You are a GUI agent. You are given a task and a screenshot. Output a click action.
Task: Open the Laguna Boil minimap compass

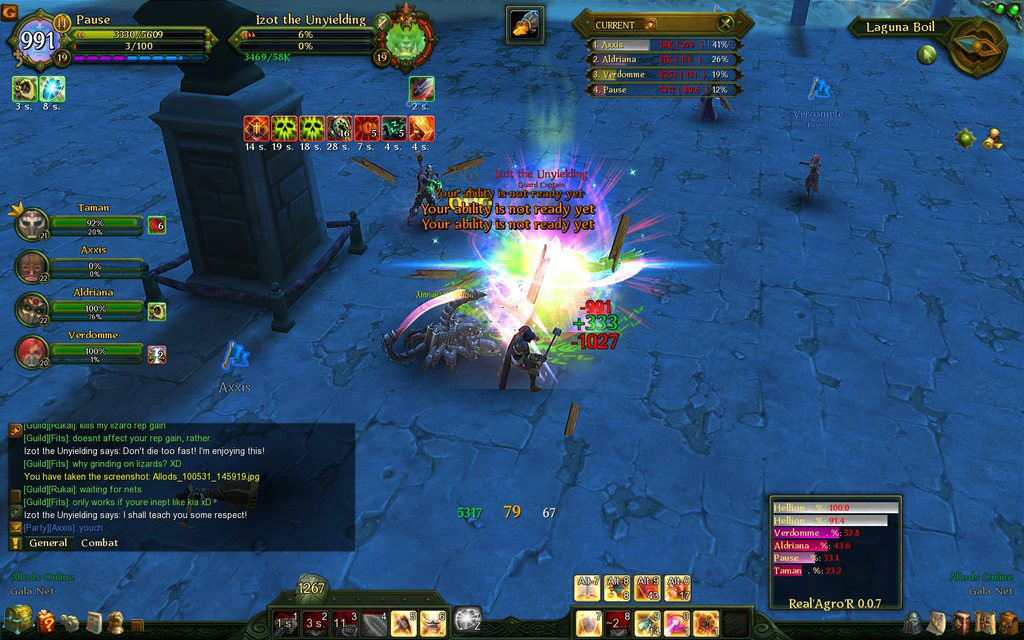pos(975,45)
